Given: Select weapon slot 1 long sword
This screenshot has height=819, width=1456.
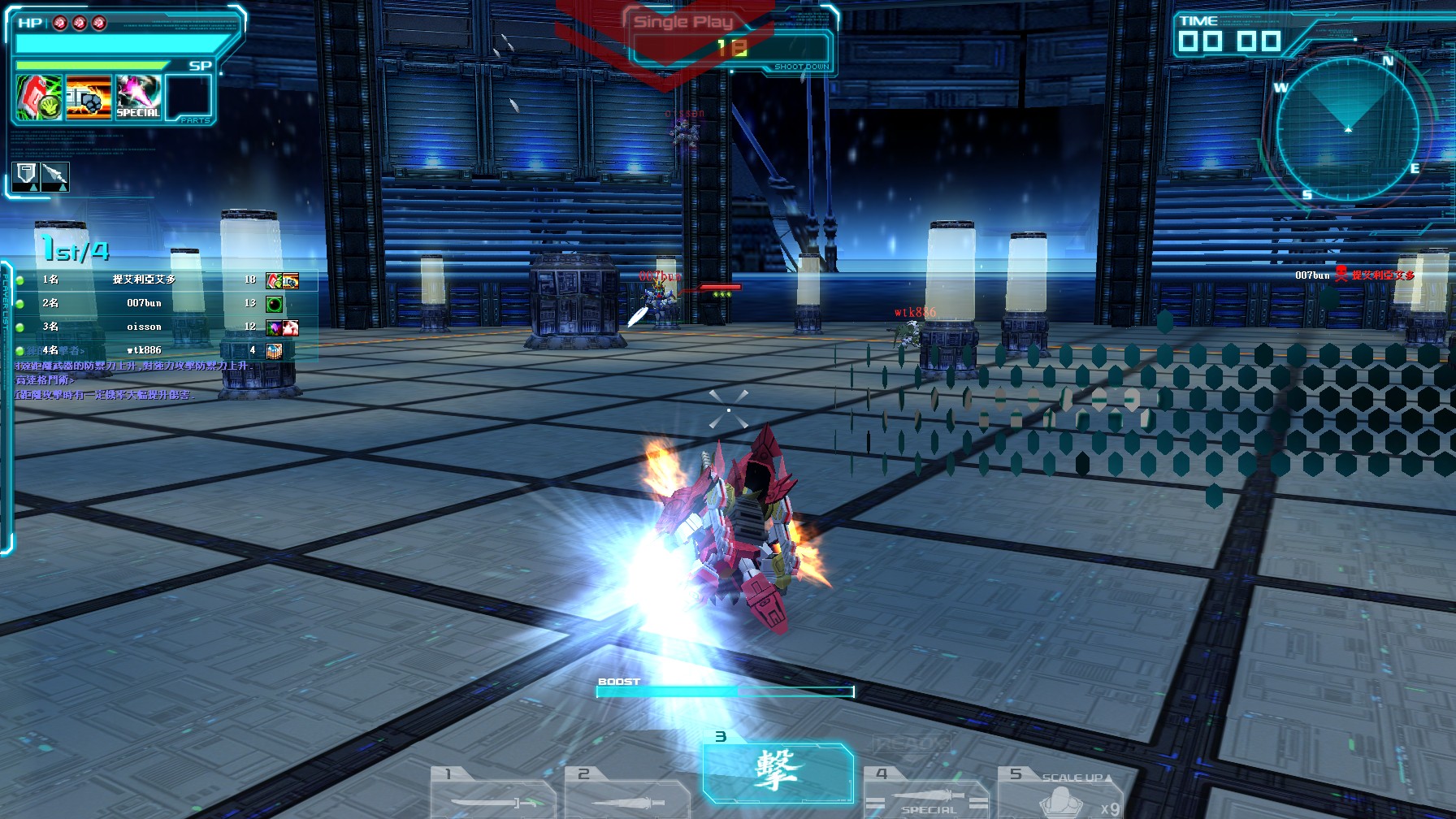Looking at the screenshot, I should click(x=493, y=793).
